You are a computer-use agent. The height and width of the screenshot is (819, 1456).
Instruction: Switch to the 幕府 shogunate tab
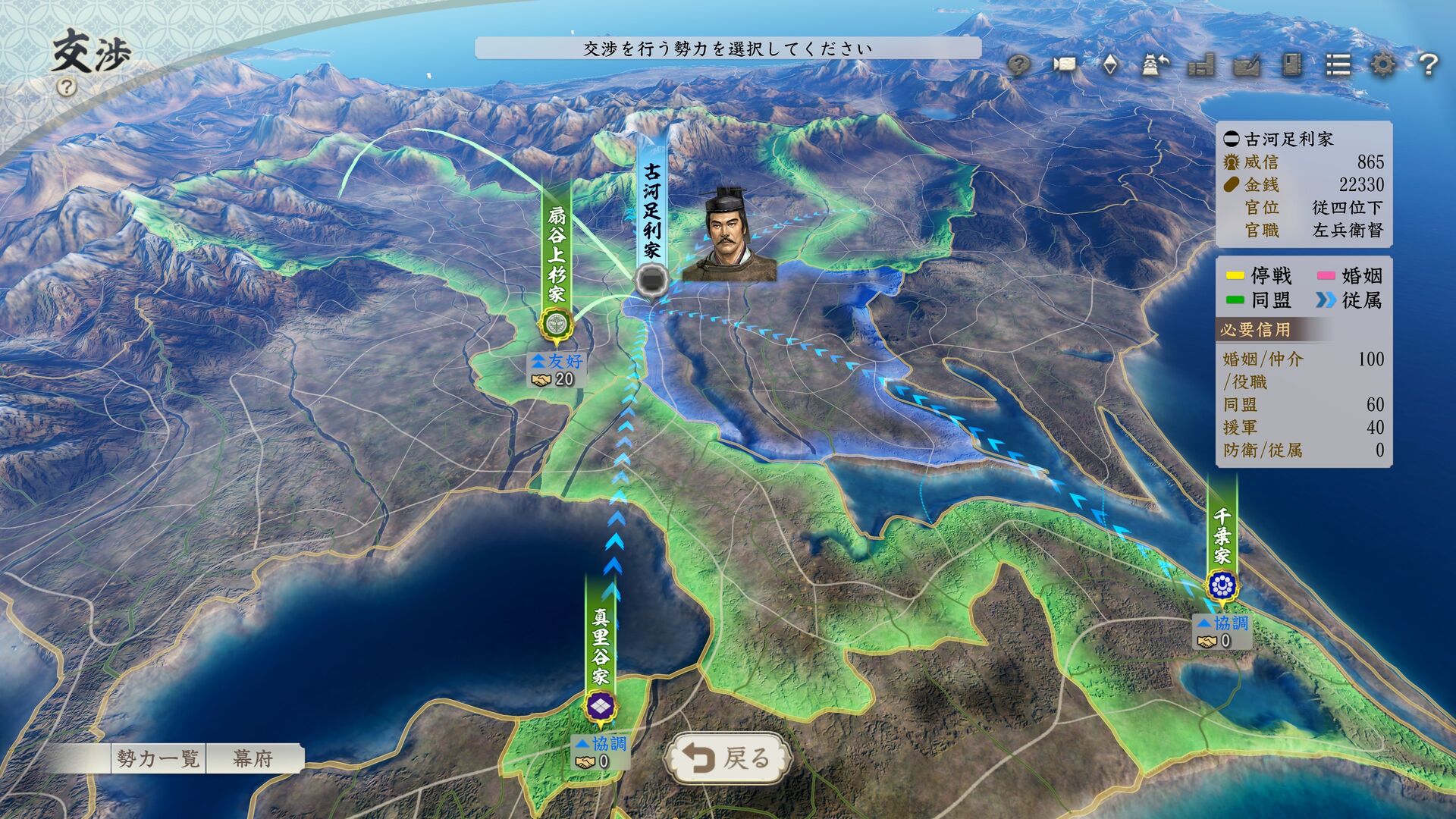(253, 758)
